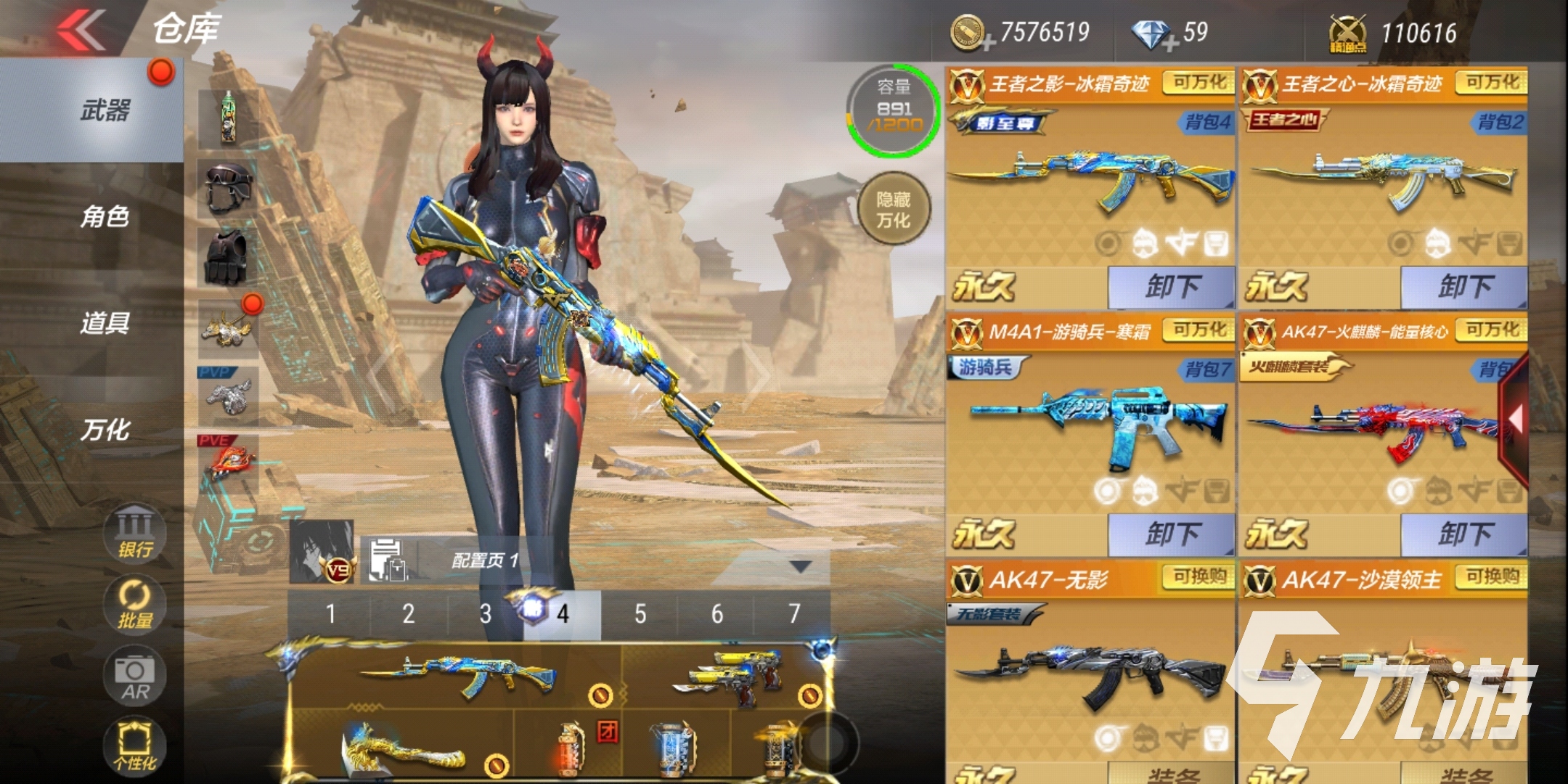Choose backpack slot 5
1568x784 pixels.
point(640,615)
